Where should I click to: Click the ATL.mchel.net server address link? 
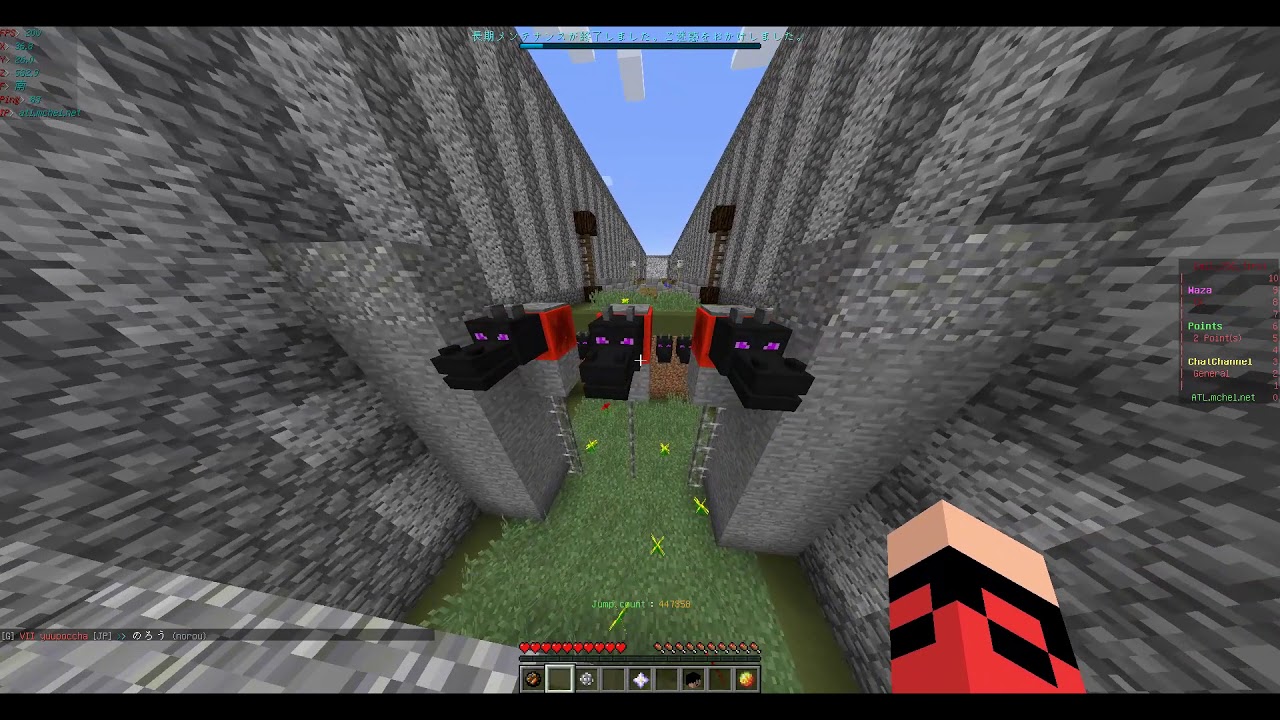point(1224,397)
